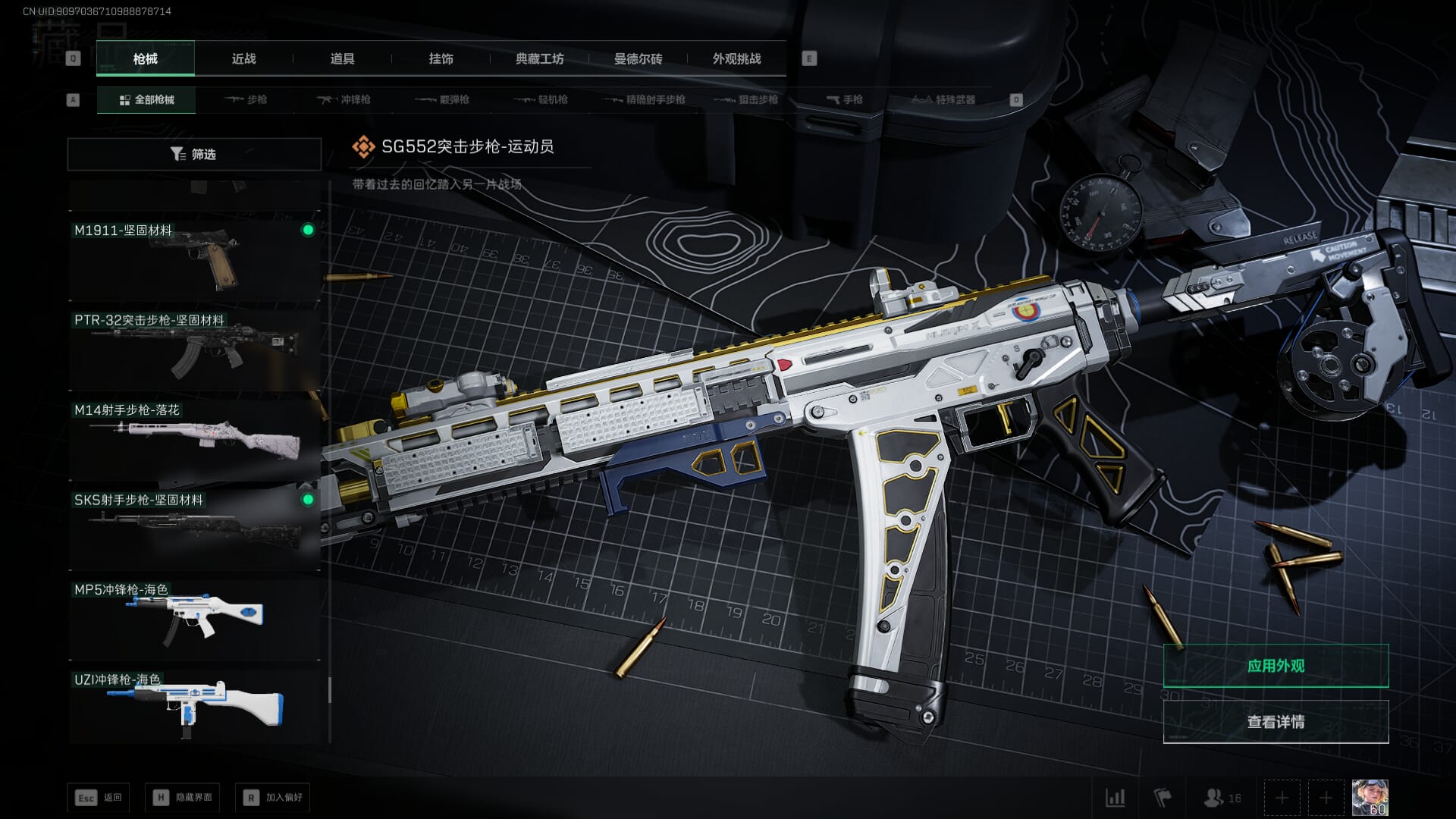Open the 筛选 filter button
Screen dimensions: 1456x819
pos(194,154)
